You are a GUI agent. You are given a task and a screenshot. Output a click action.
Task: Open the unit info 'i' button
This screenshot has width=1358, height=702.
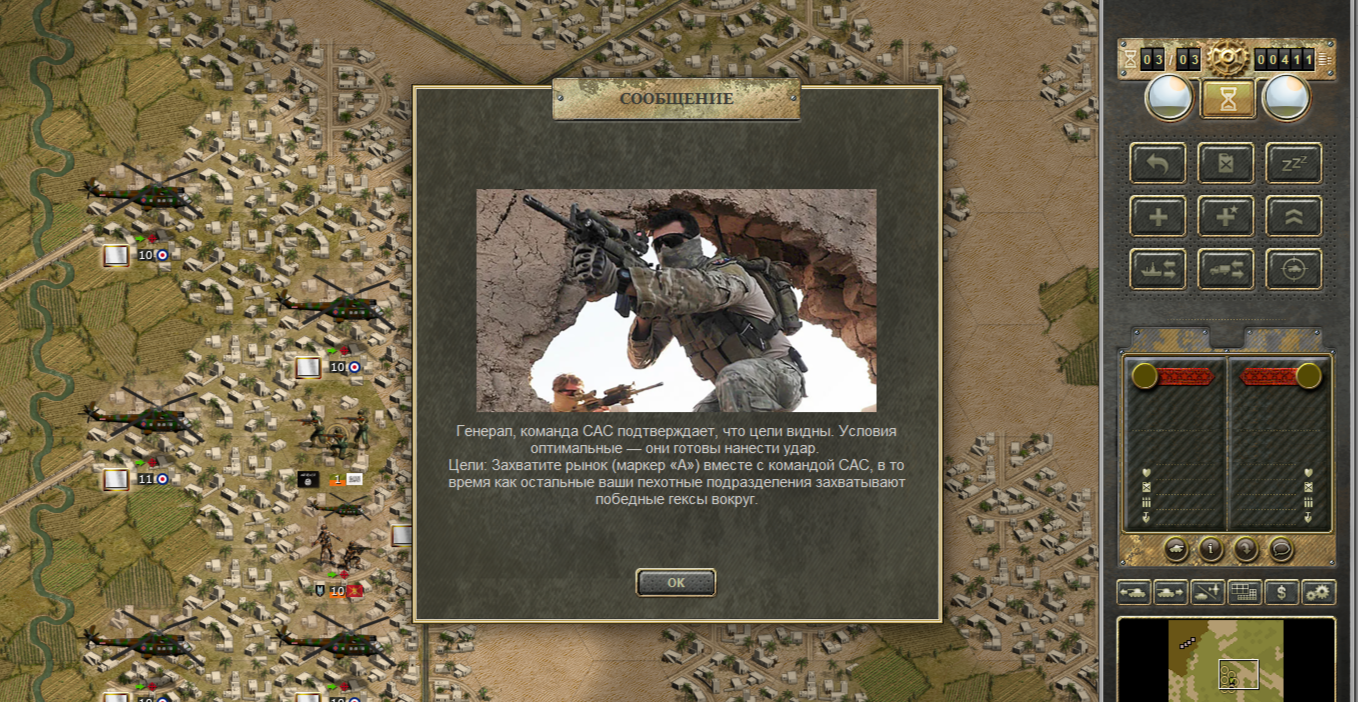point(1211,548)
